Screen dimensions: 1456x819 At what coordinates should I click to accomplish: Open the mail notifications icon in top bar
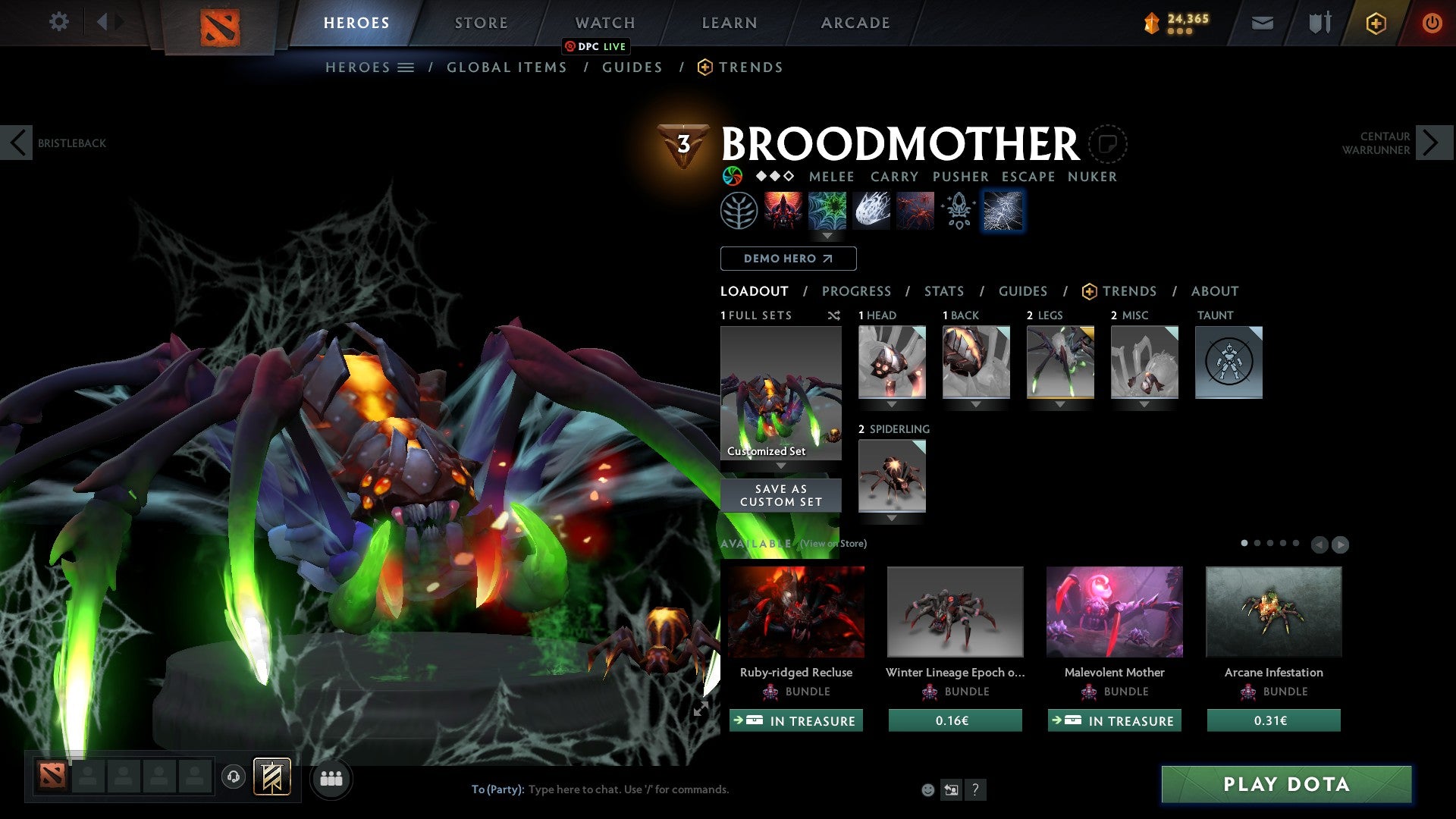pyautogui.click(x=1263, y=23)
